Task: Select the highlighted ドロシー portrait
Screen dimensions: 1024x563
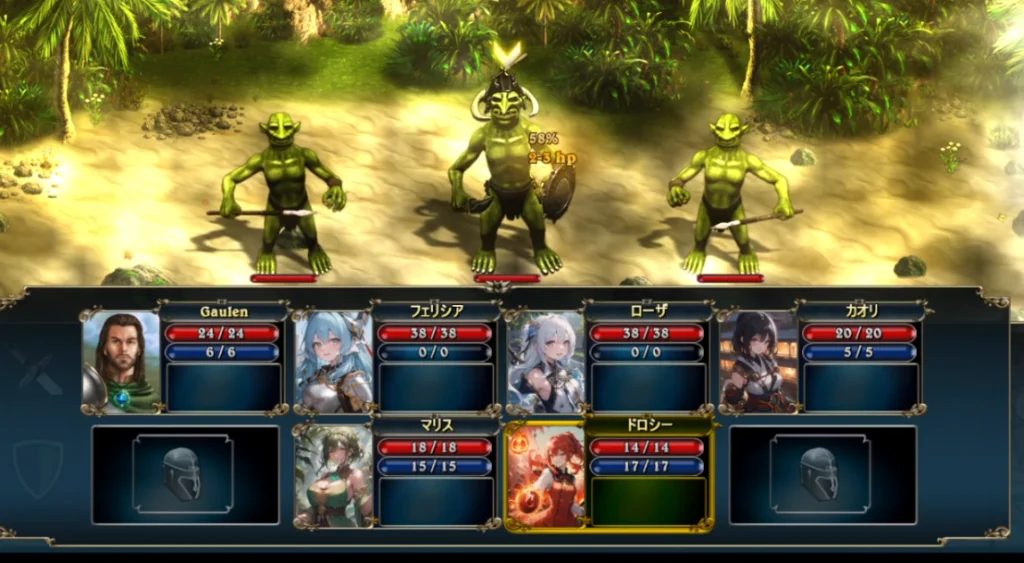Action: pos(546,475)
